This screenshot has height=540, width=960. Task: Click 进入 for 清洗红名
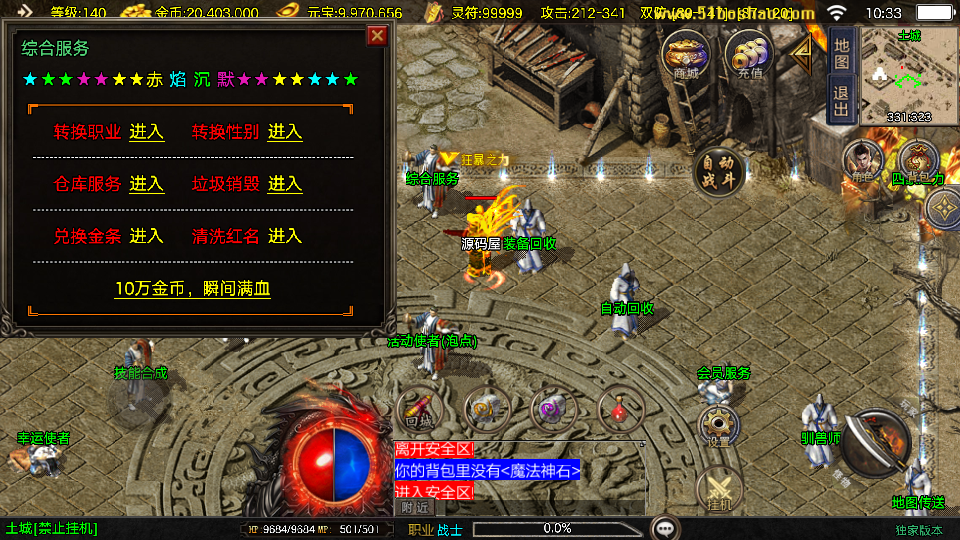point(285,236)
